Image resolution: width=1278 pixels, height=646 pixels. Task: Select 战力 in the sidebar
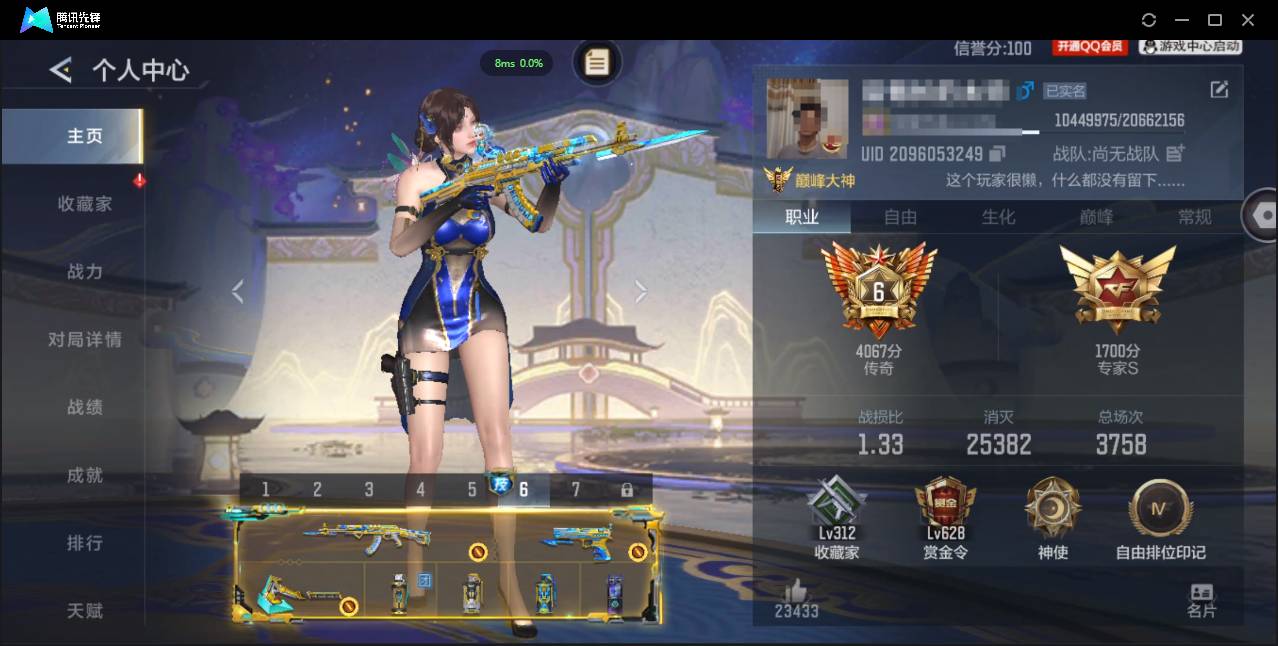[x=84, y=271]
